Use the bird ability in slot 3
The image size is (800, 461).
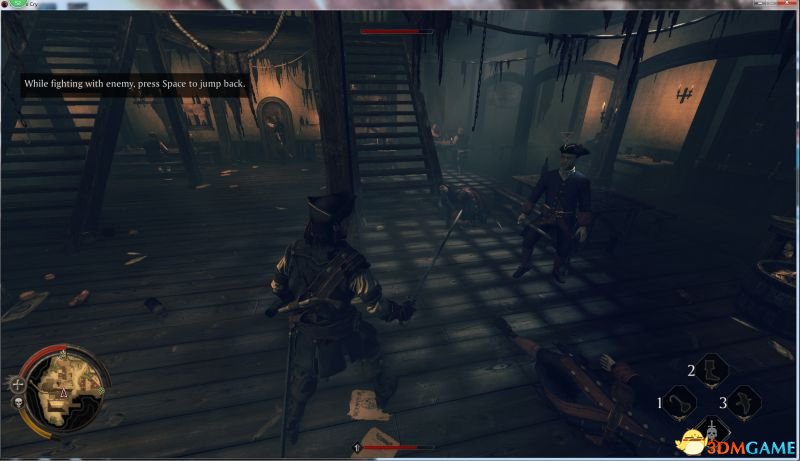tap(741, 404)
